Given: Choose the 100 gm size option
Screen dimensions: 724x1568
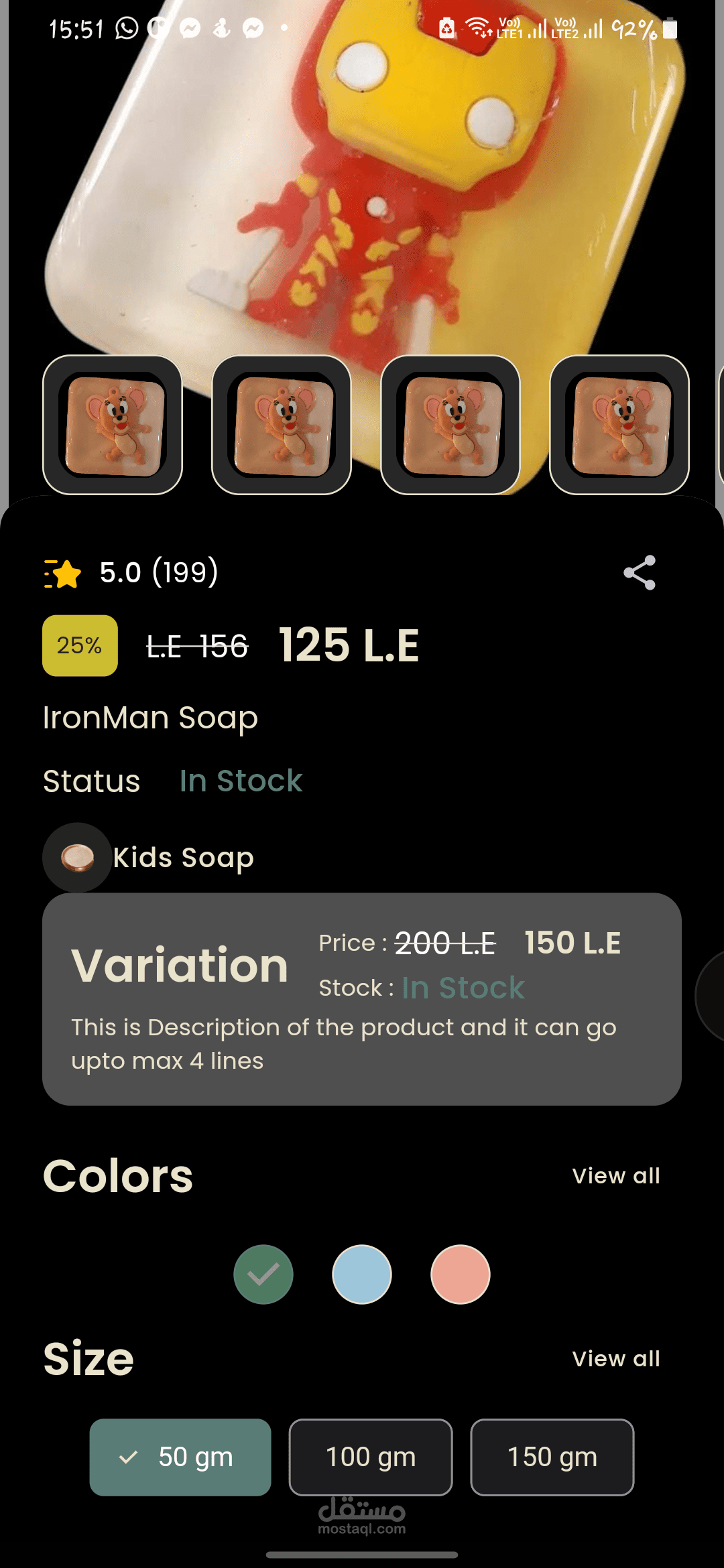Looking at the screenshot, I should 371,1457.
